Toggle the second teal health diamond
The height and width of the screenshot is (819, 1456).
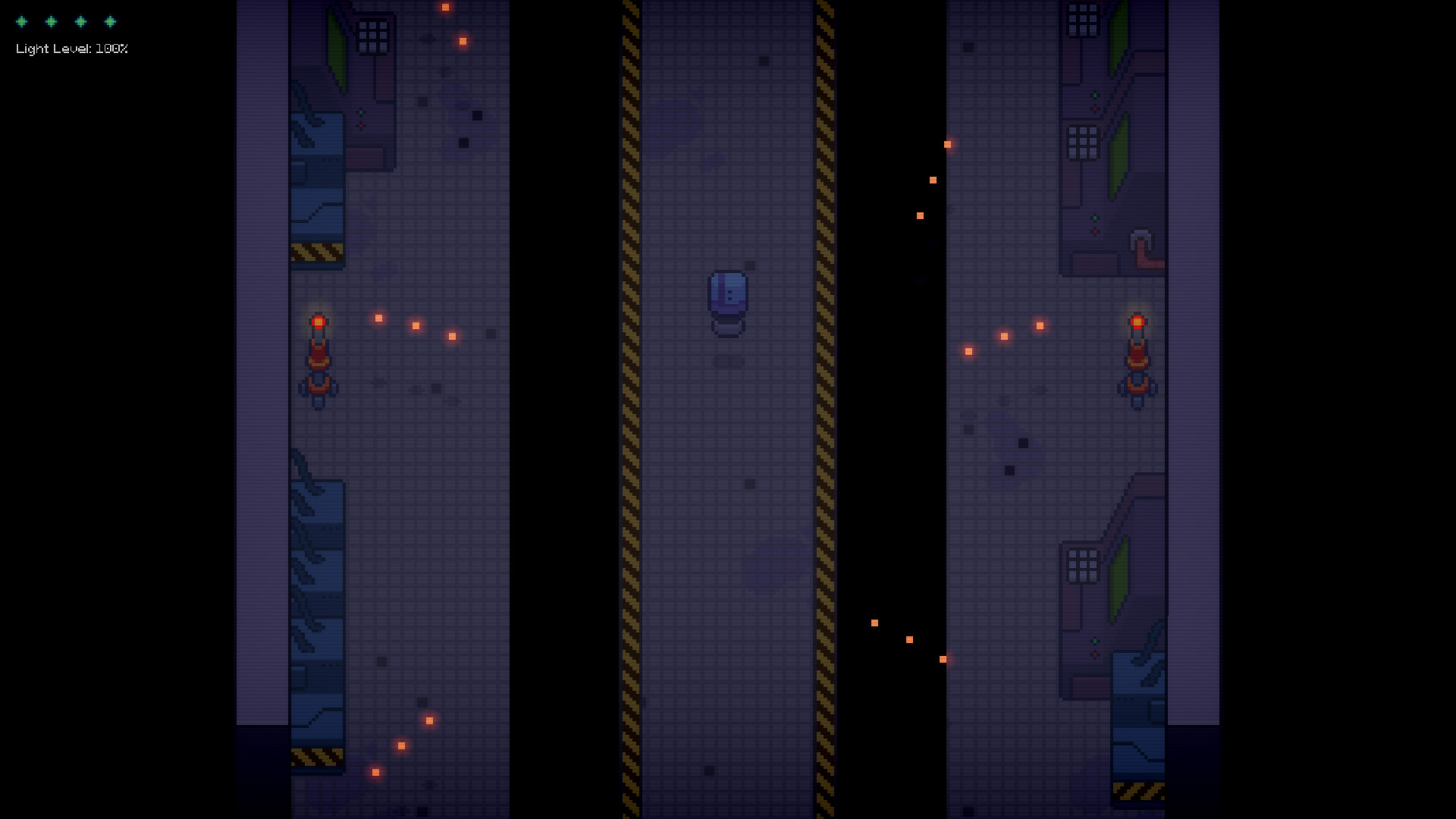pyautogui.click(x=51, y=22)
